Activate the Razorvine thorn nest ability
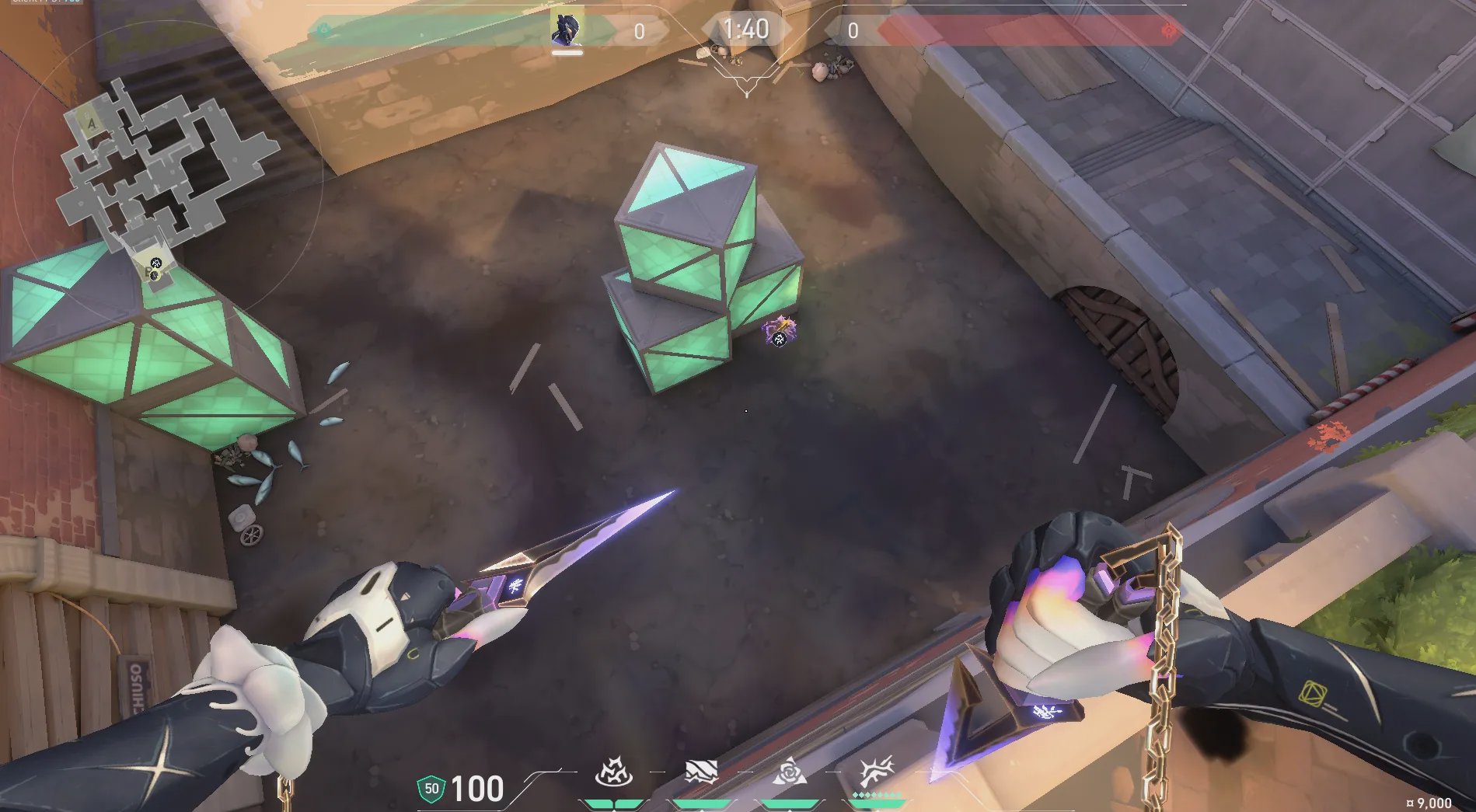 click(x=613, y=774)
